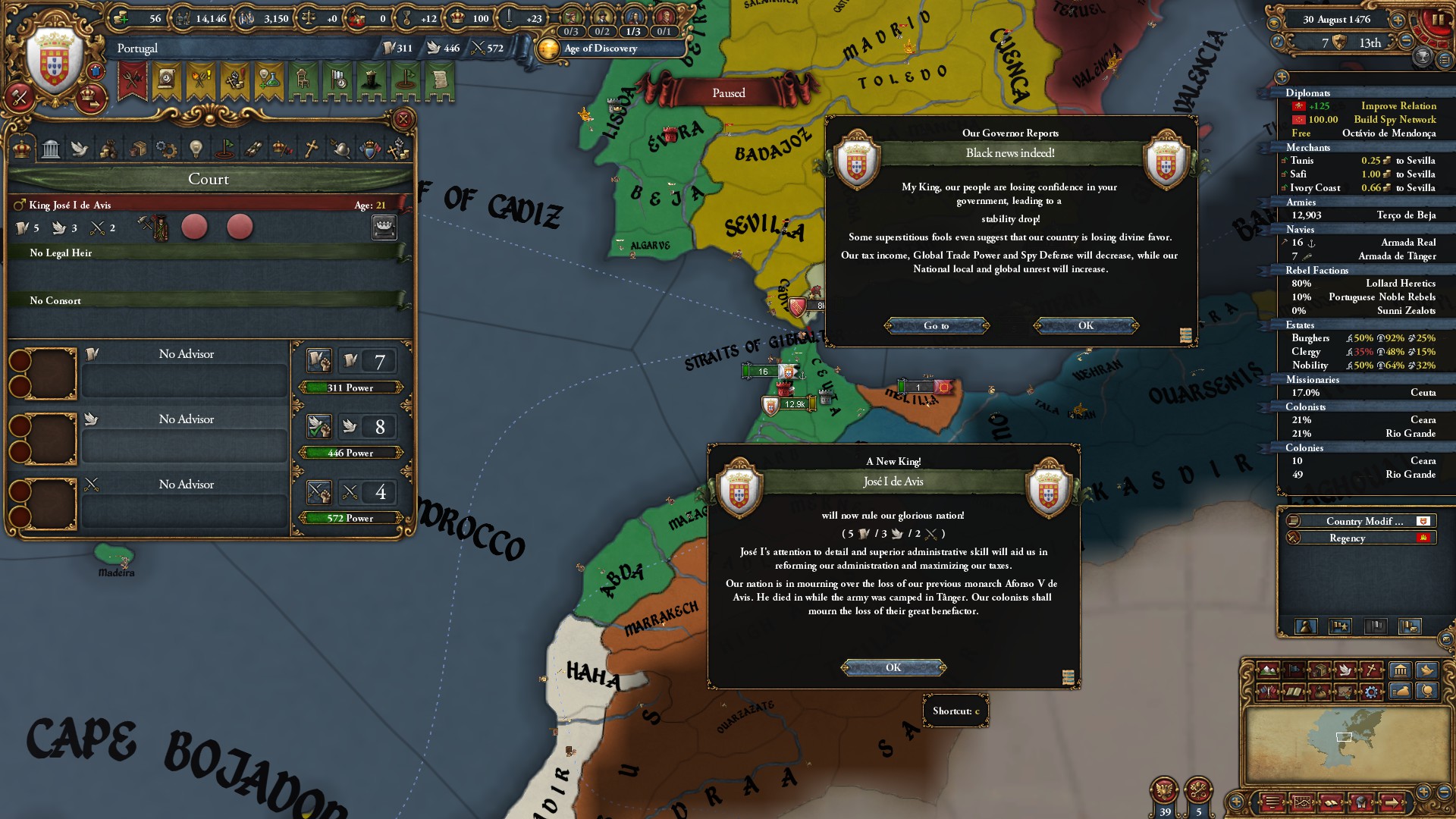Viewport: 1456px width, 819px height.
Task: Switch to religion mapmode
Action: tap(1371, 670)
